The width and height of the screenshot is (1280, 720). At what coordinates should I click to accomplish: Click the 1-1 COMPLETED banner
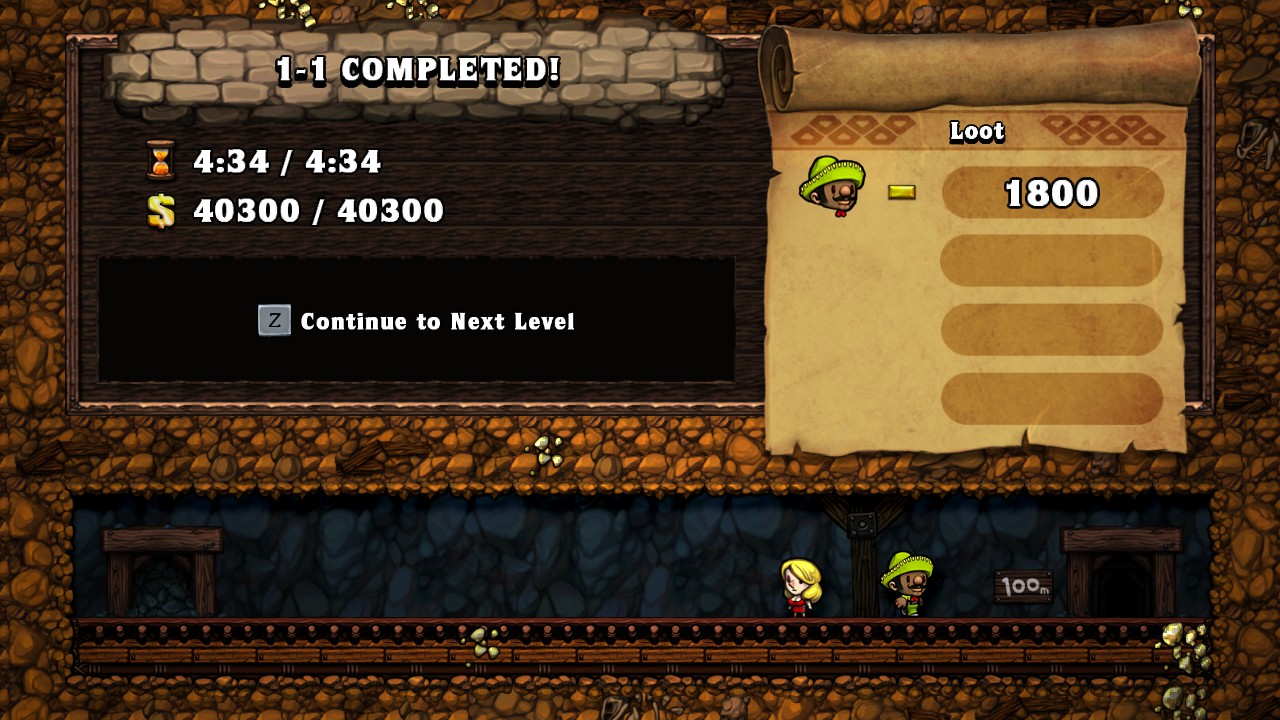click(x=416, y=71)
